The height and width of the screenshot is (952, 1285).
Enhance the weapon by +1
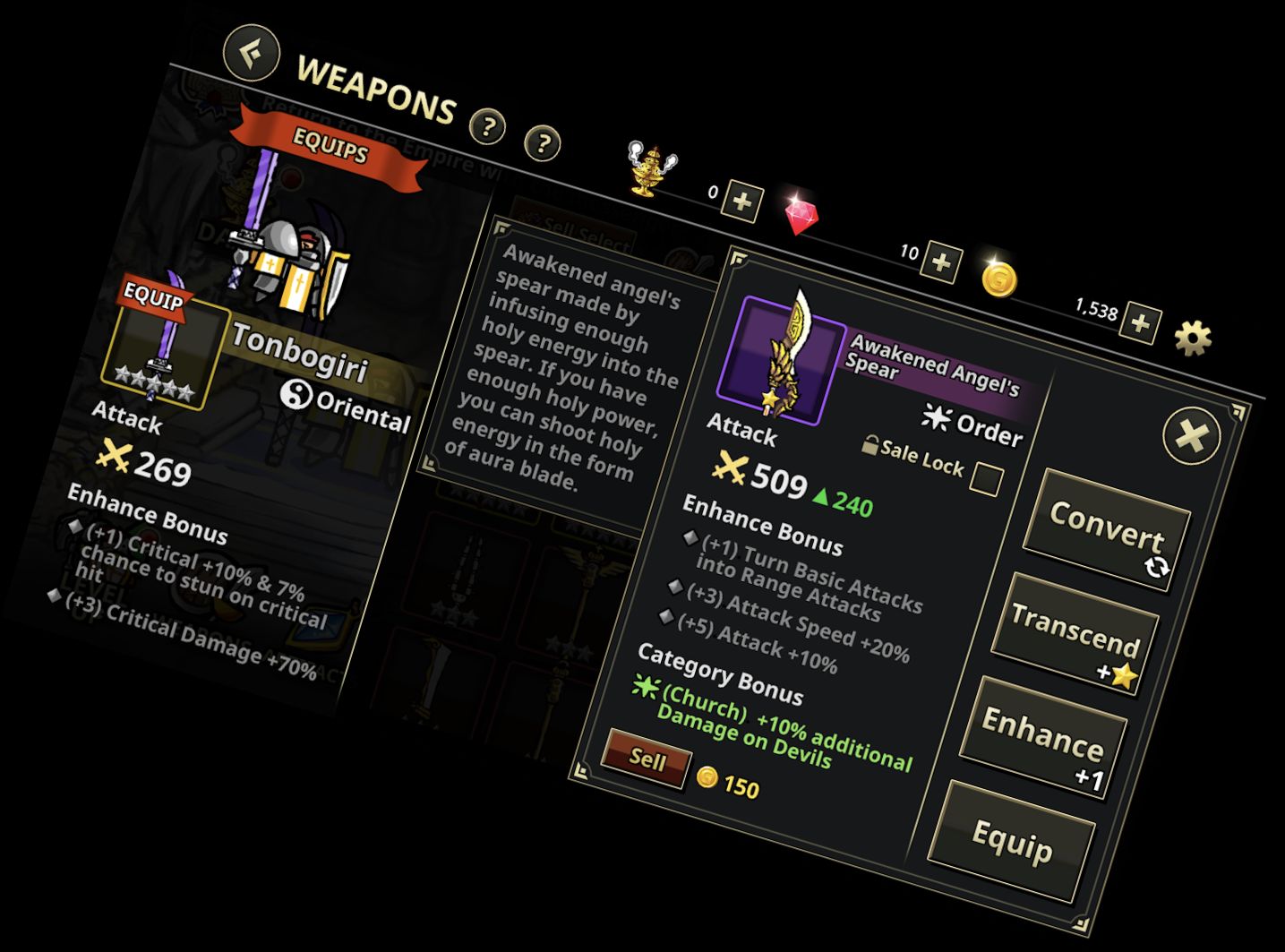click(x=1042, y=736)
